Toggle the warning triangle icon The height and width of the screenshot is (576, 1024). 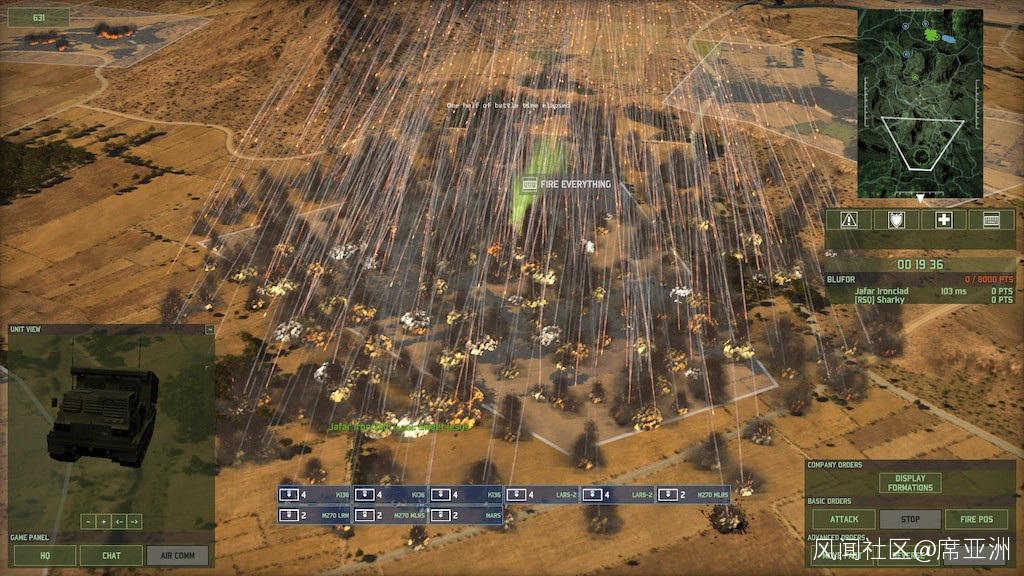pos(850,219)
